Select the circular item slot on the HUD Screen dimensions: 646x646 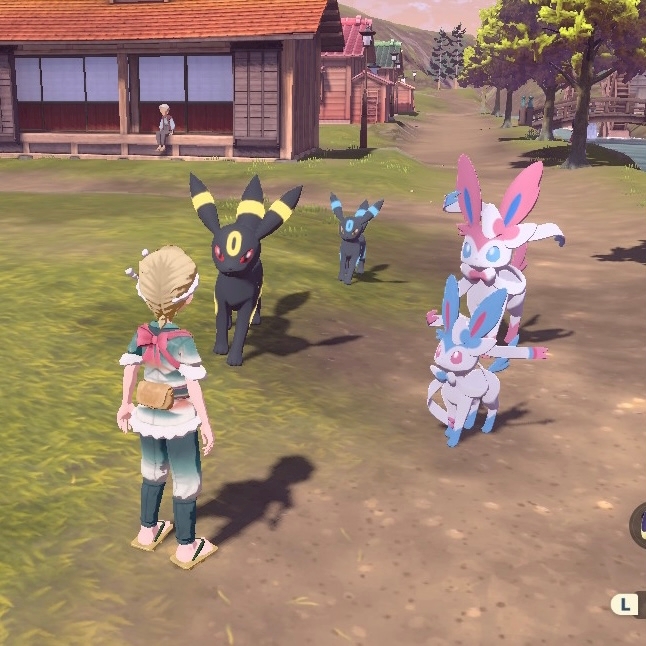pos(639,524)
